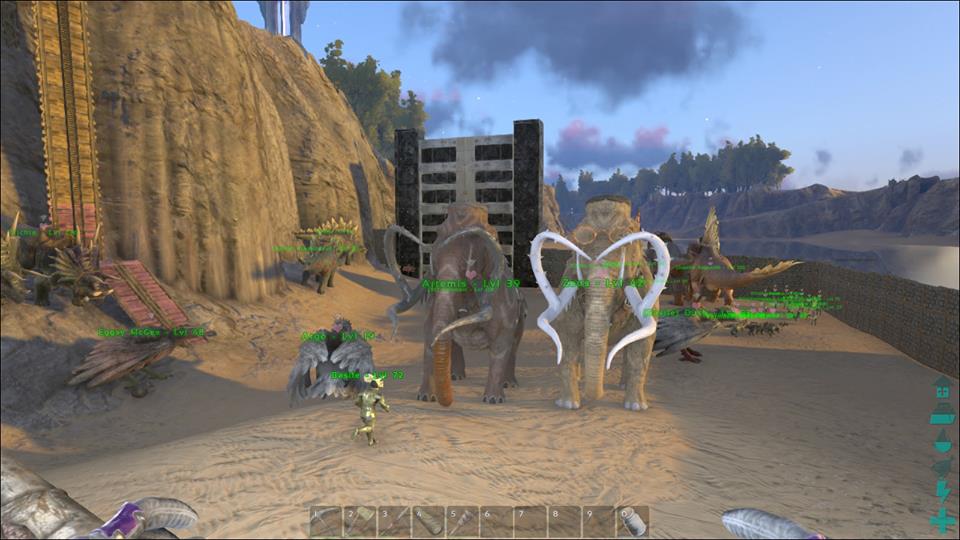The image size is (960, 540).
Task: Equip the torch in hotbar slot 5
Action: click(462, 521)
